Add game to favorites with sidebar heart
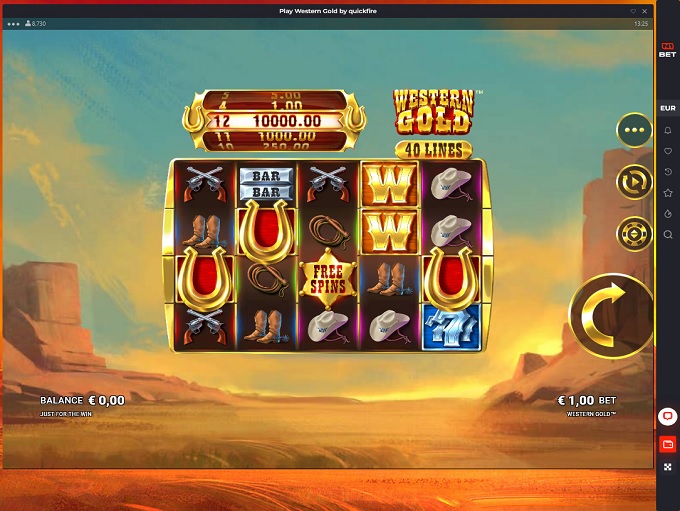The width and height of the screenshot is (680, 511). (668, 151)
